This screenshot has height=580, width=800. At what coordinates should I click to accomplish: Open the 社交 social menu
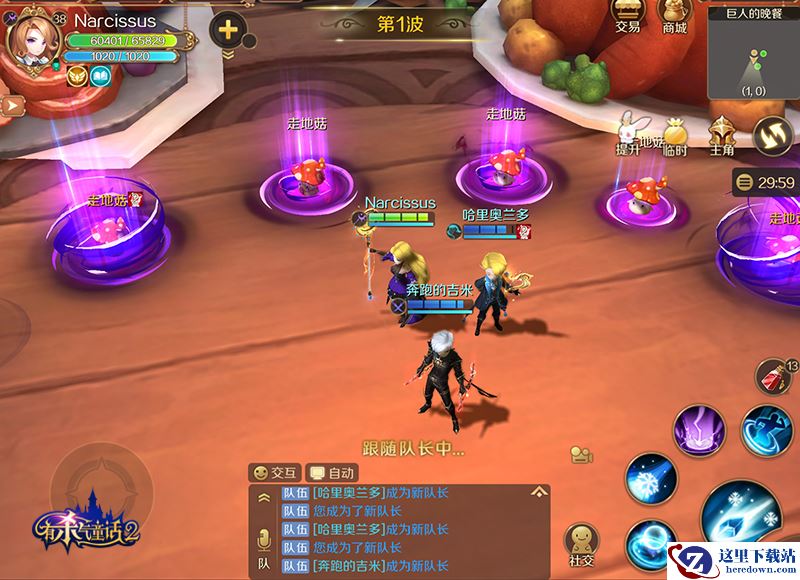[x=581, y=543]
